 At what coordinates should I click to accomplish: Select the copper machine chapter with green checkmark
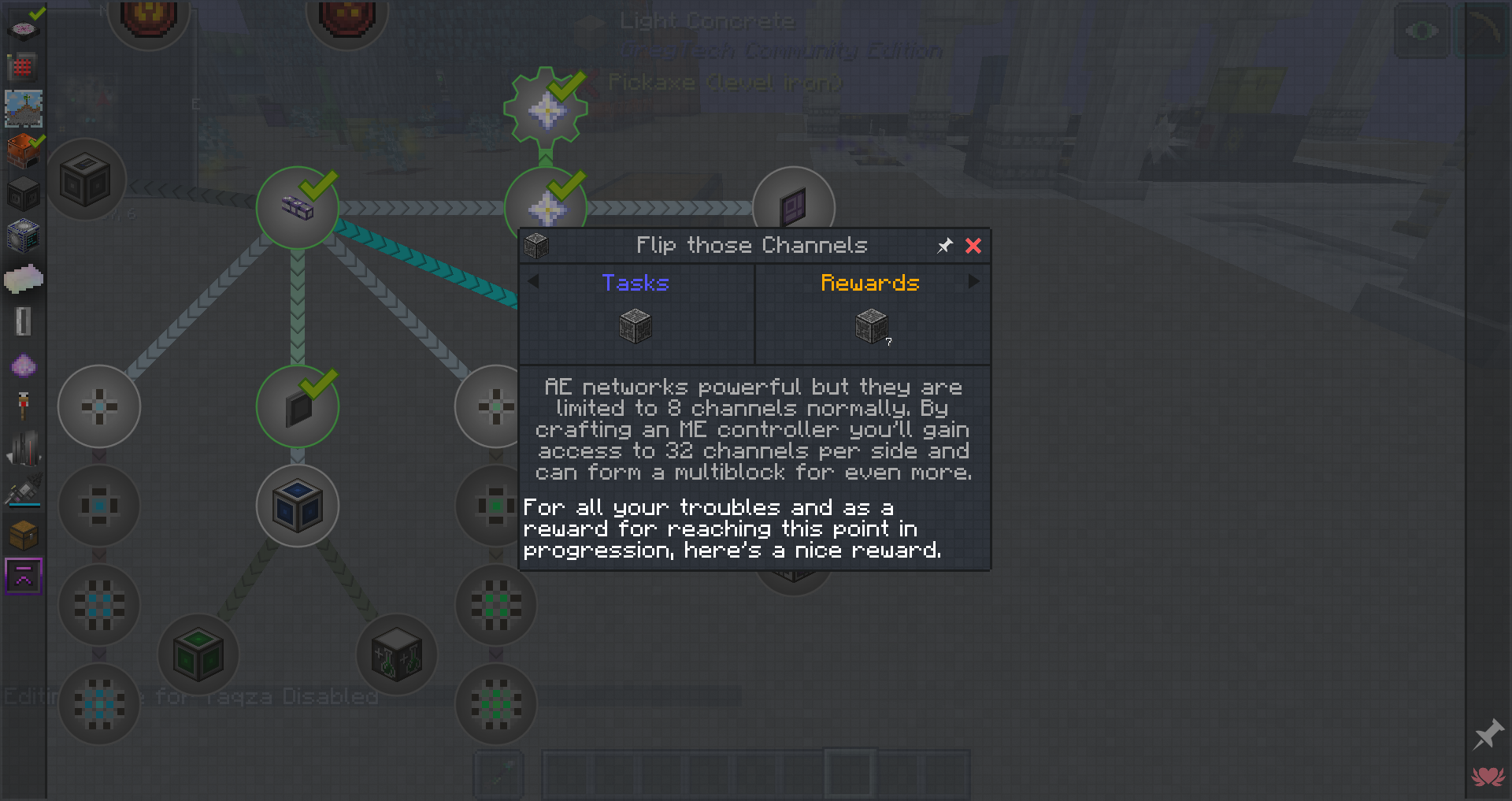click(x=23, y=150)
